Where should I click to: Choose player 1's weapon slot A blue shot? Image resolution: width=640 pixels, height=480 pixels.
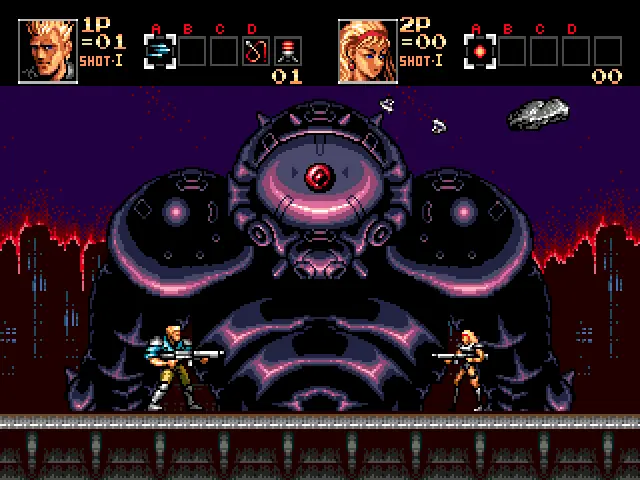(x=159, y=50)
